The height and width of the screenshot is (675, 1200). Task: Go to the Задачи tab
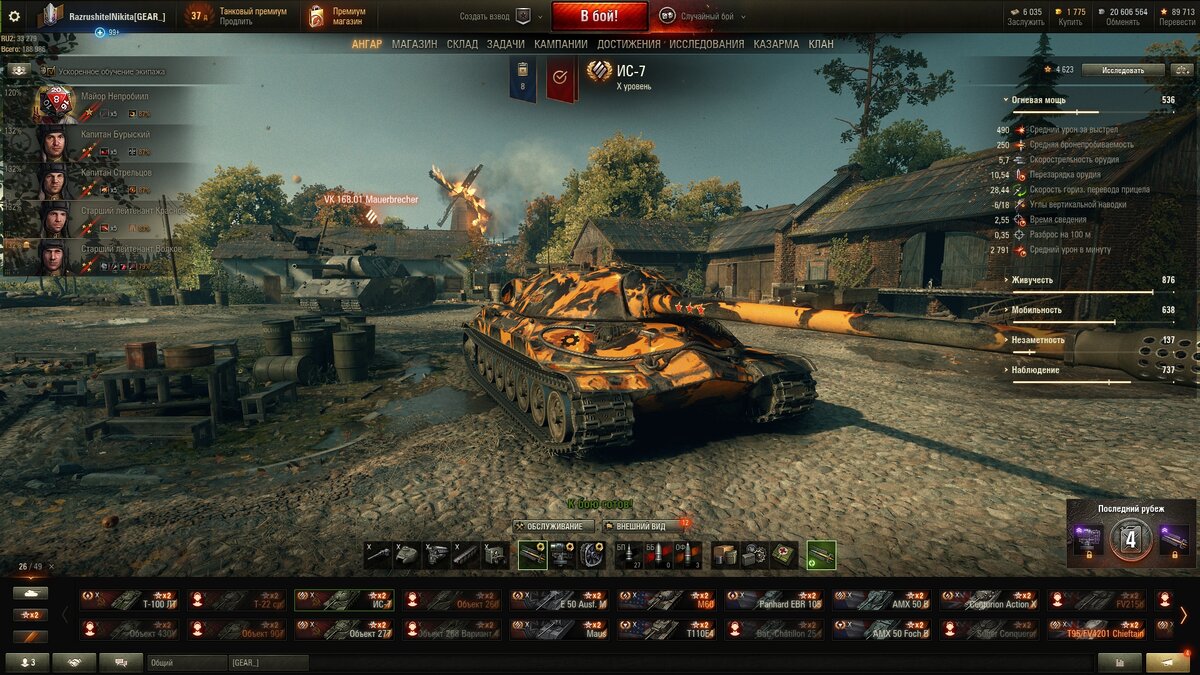[x=505, y=44]
